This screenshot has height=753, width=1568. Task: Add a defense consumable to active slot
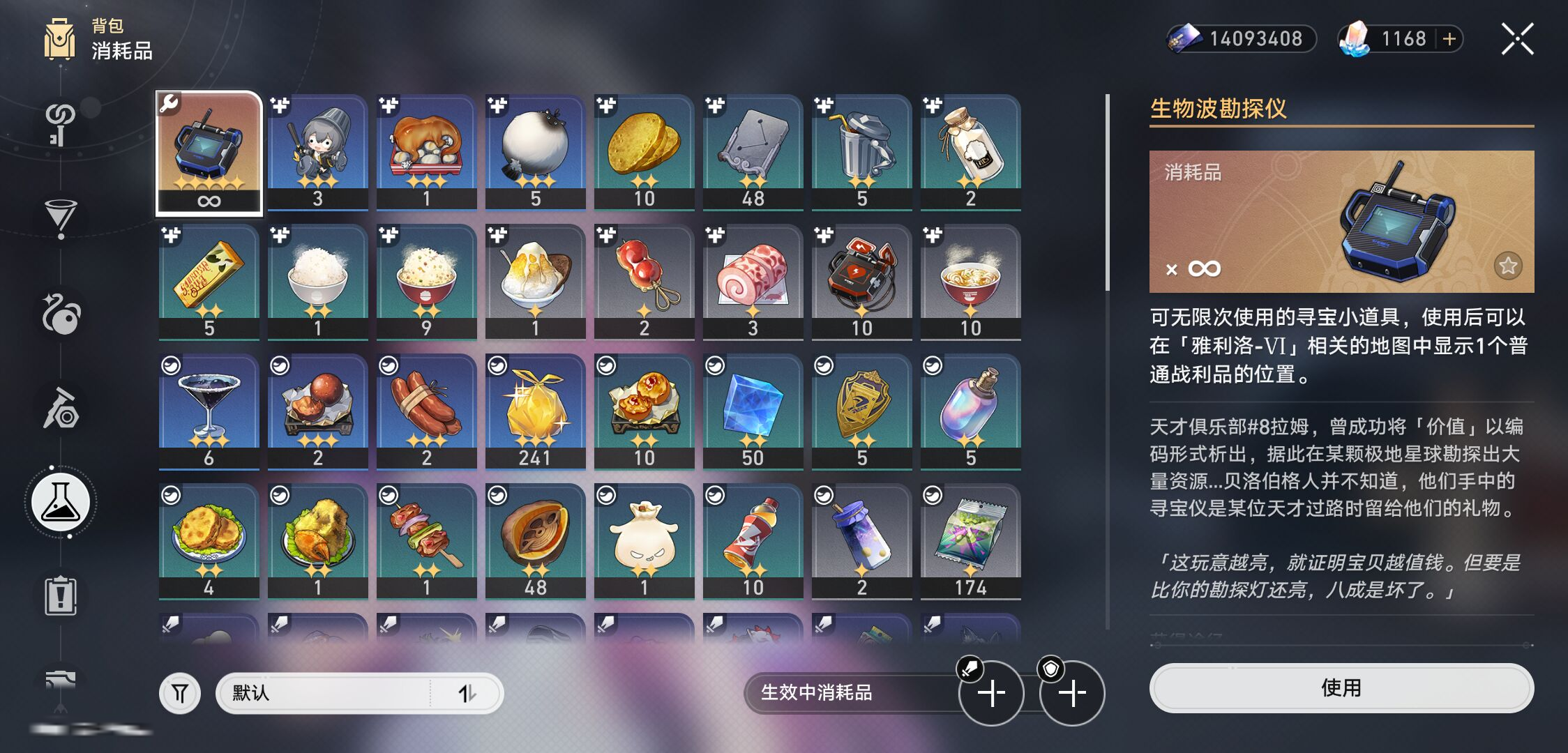pos(1072,693)
